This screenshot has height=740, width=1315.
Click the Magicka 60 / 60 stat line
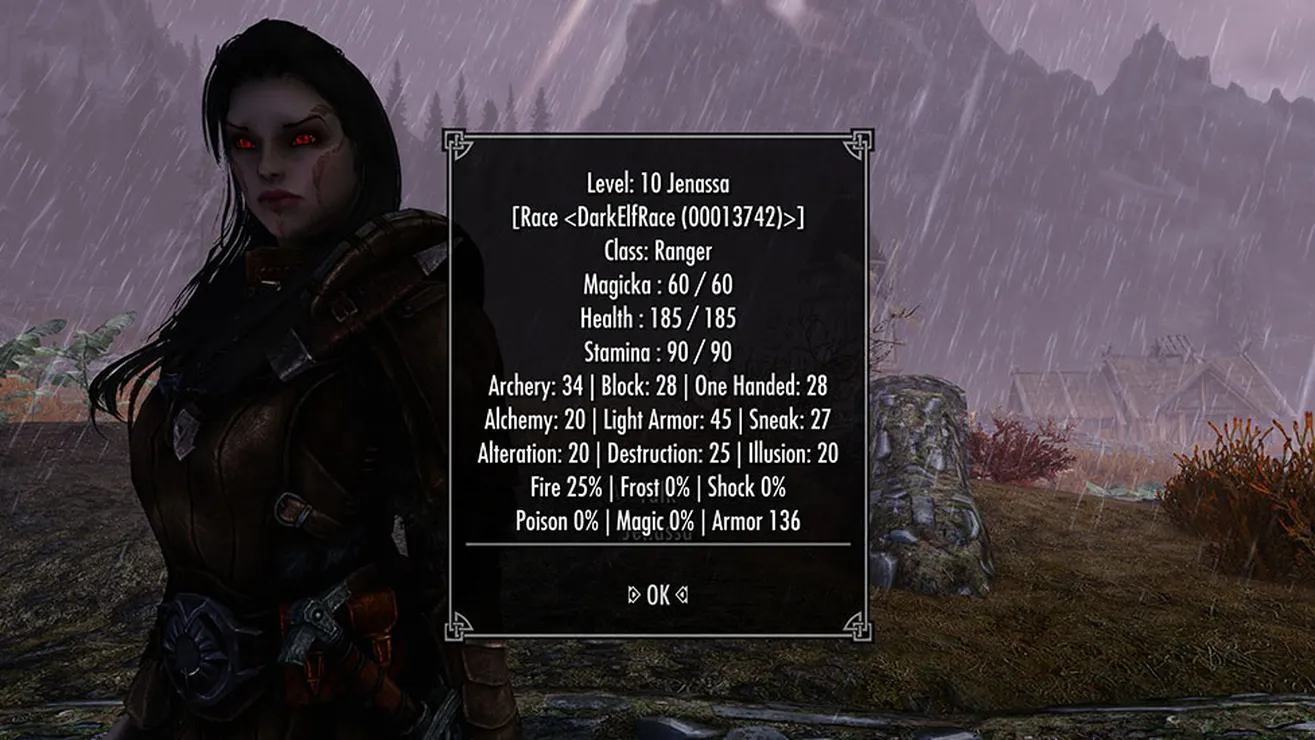[x=657, y=284]
